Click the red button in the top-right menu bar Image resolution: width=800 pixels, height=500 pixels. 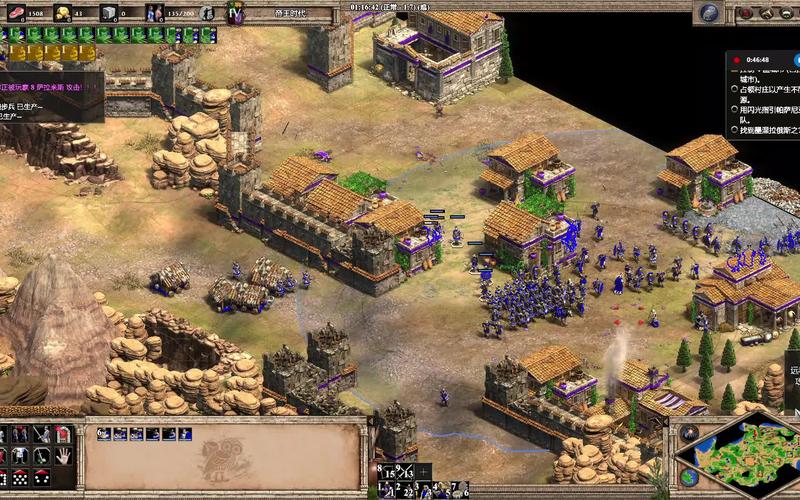click(746, 13)
